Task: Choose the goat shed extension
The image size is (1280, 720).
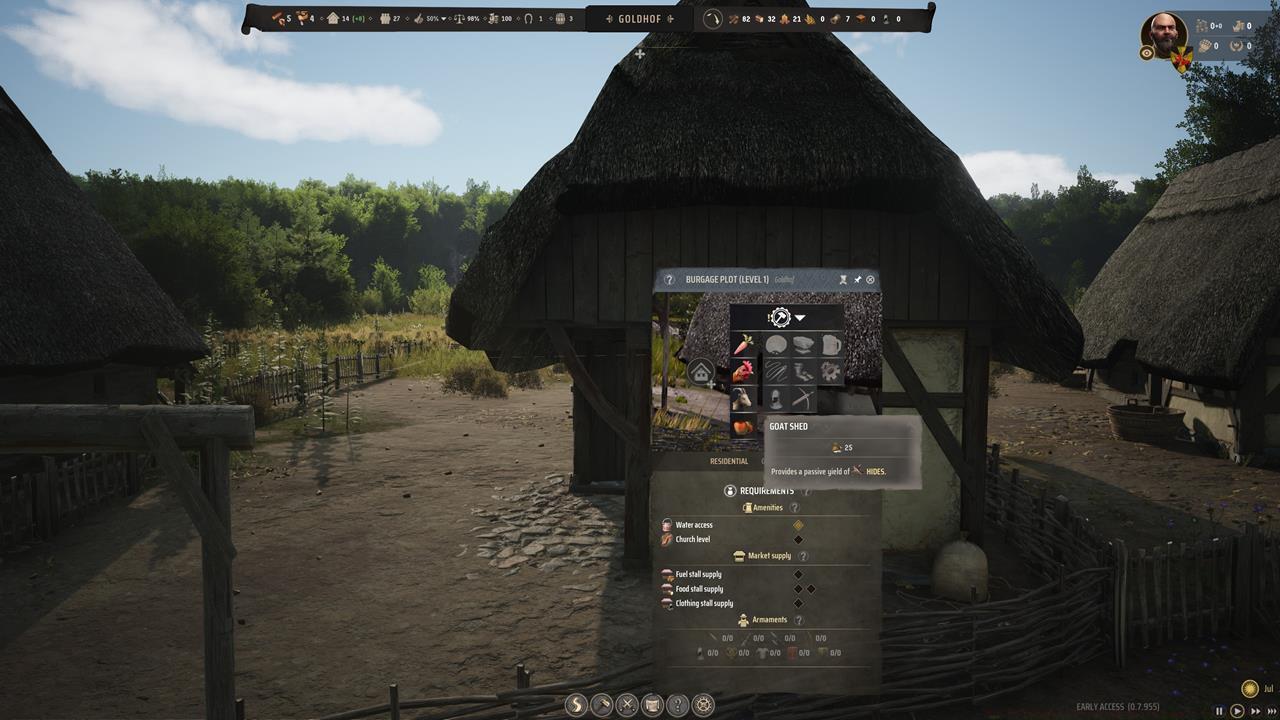Action: coord(742,399)
